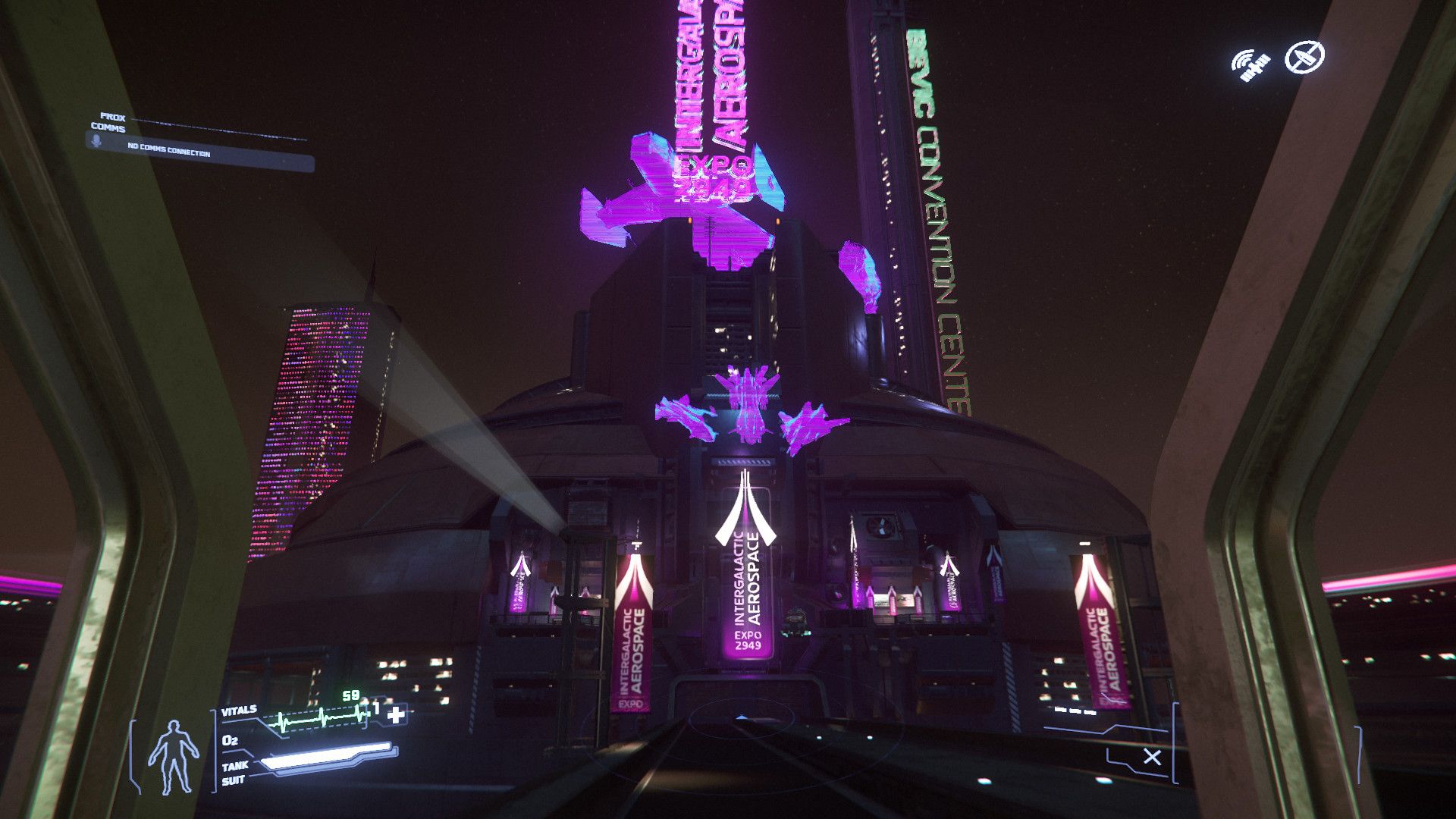The image size is (1456, 819).
Task: Click the X in the weapon panel
Action: (1152, 757)
